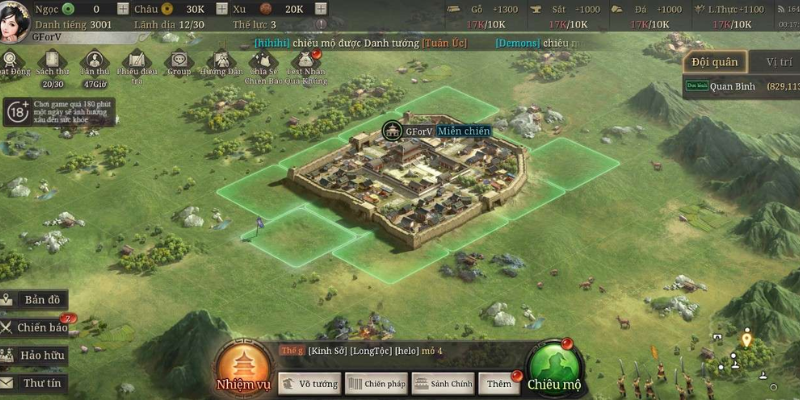Open the green Chiêu mộ recruit button

[x=554, y=370]
